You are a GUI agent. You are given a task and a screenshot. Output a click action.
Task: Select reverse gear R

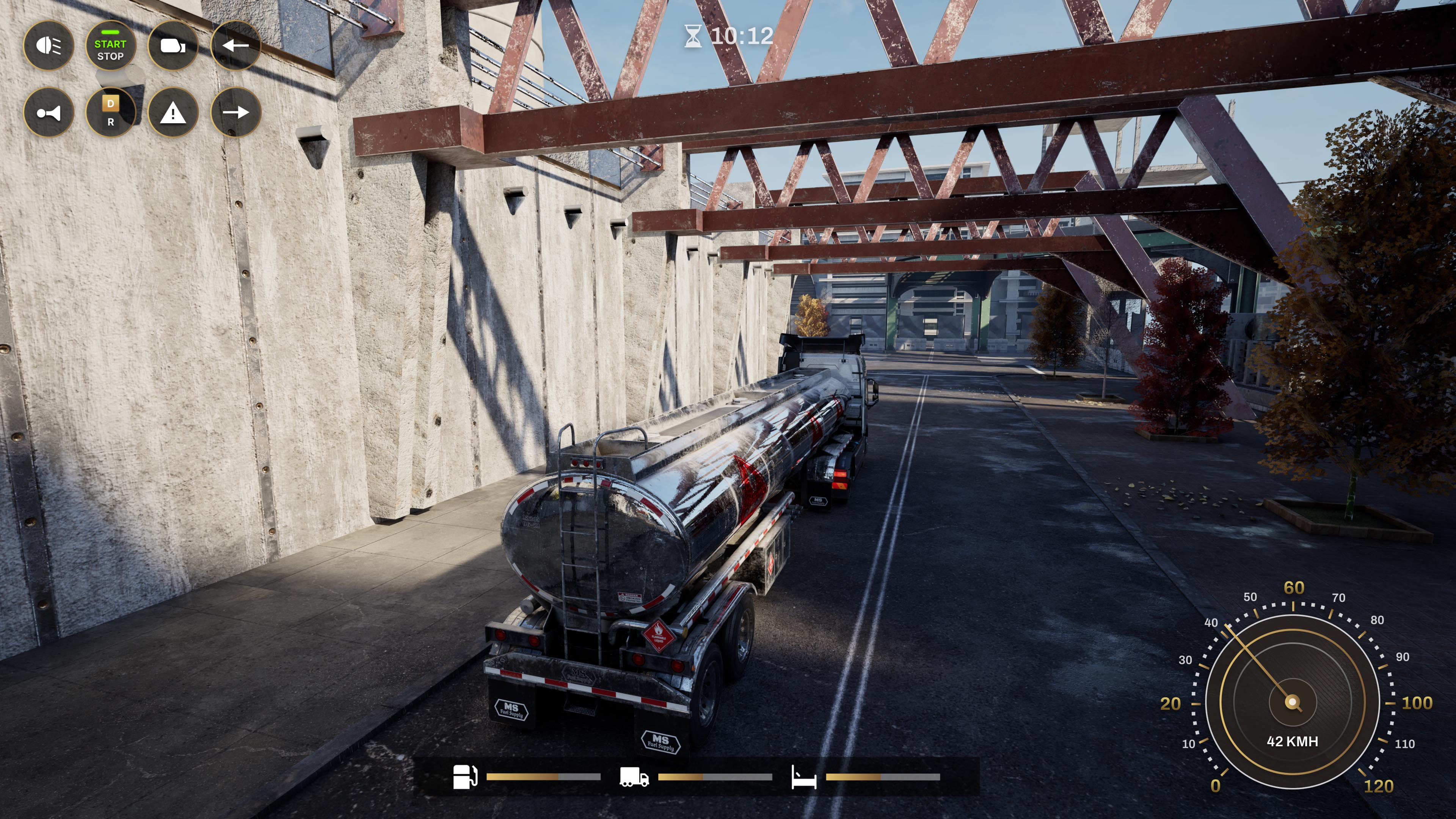pos(111,122)
